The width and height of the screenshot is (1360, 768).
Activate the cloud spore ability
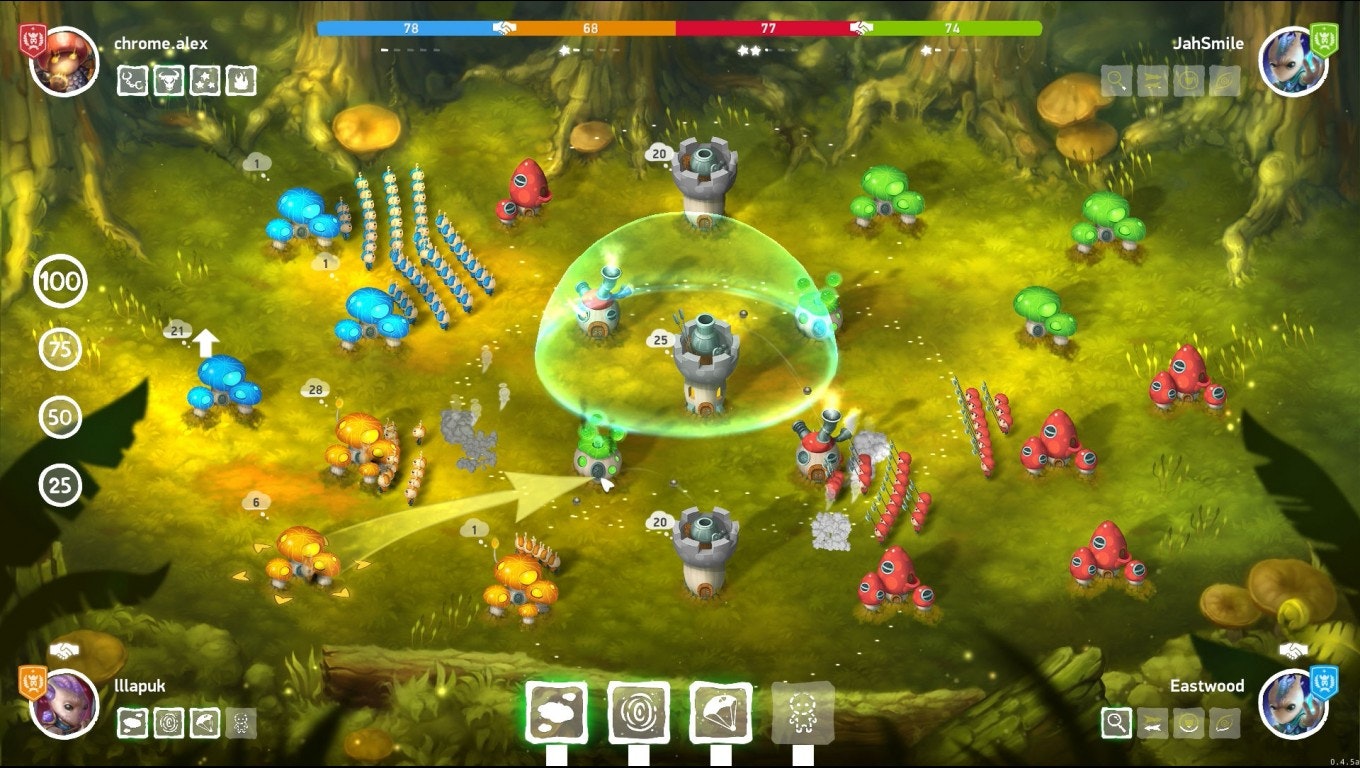pos(555,712)
